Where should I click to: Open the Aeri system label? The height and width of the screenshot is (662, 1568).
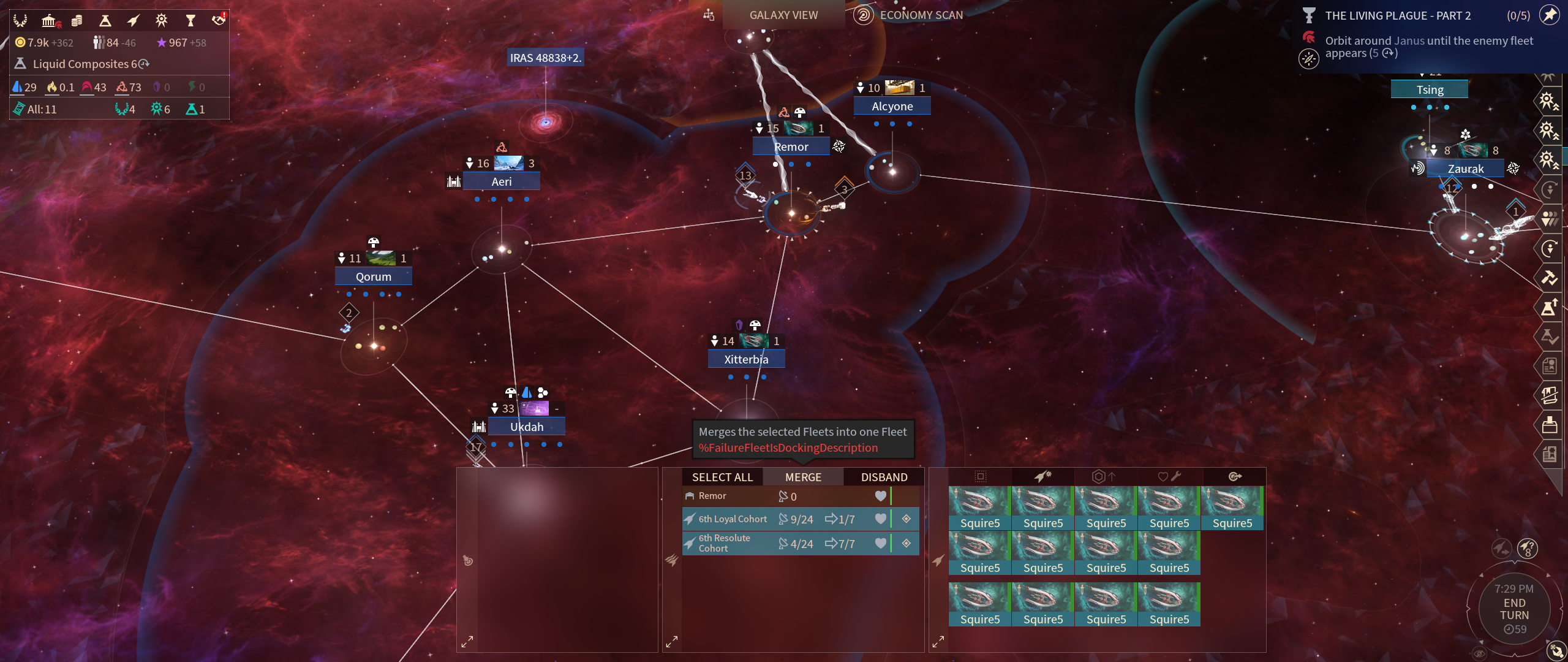pos(501,181)
